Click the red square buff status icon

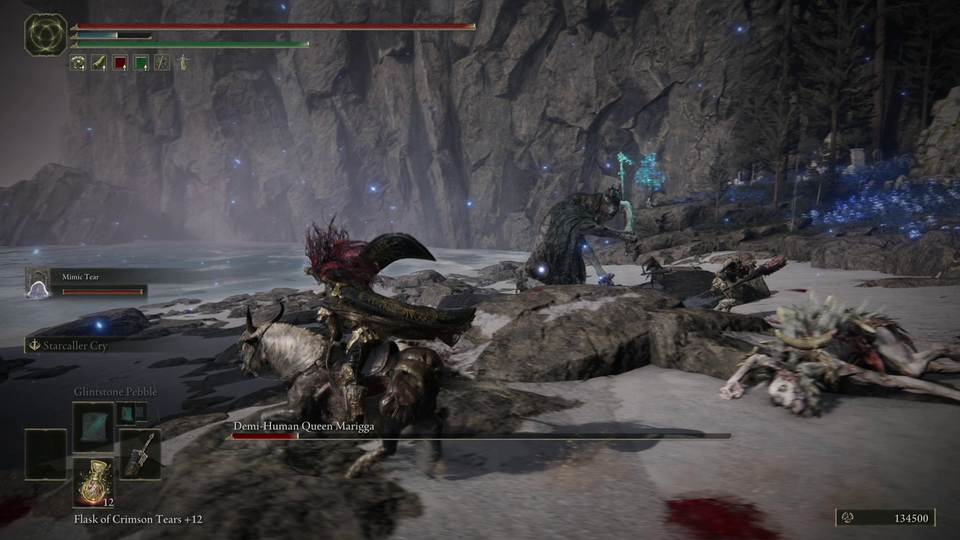pyautogui.click(x=120, y=63)
